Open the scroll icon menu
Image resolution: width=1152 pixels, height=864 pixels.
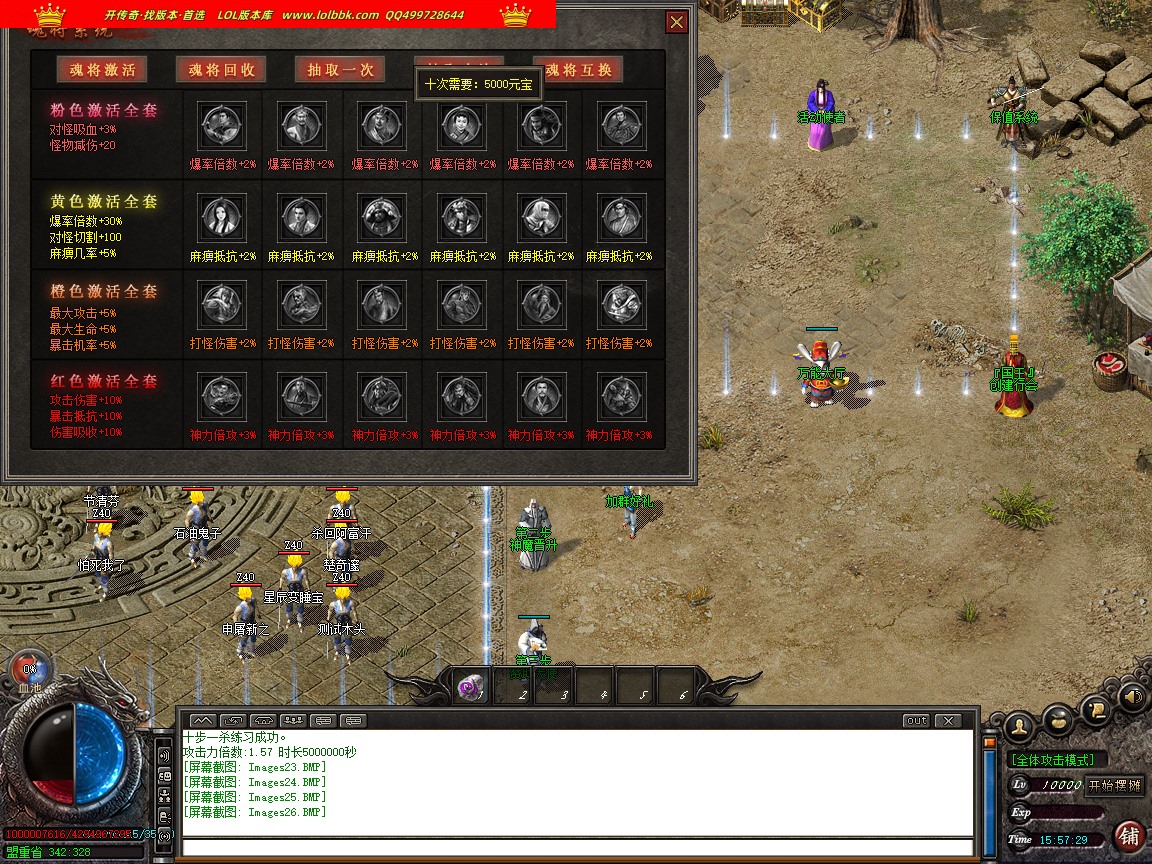(x=1096, y=708)
